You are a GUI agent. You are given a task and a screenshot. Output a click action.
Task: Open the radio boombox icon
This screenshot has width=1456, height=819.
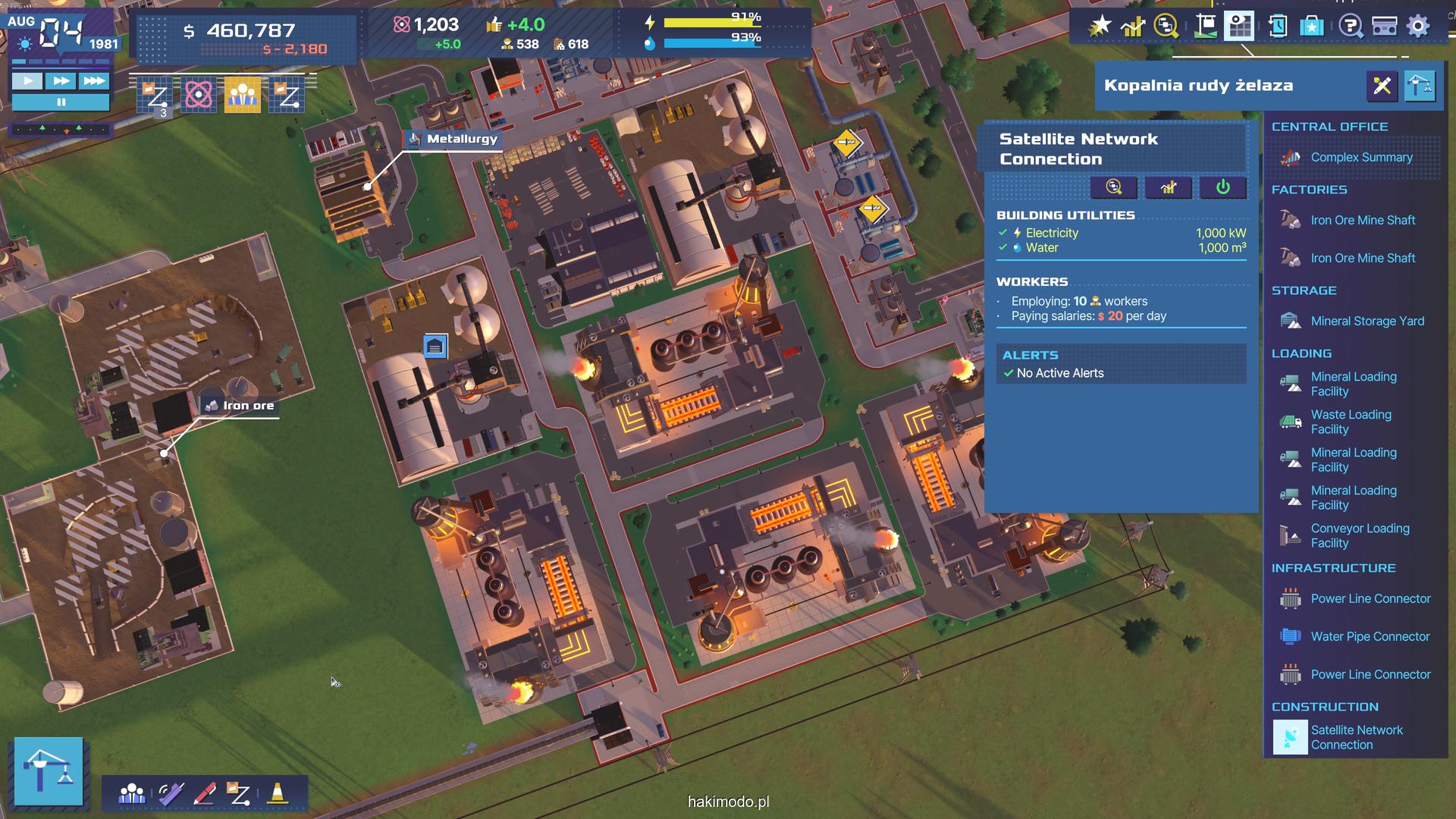pyautogui.click(x=1385, y=27)
